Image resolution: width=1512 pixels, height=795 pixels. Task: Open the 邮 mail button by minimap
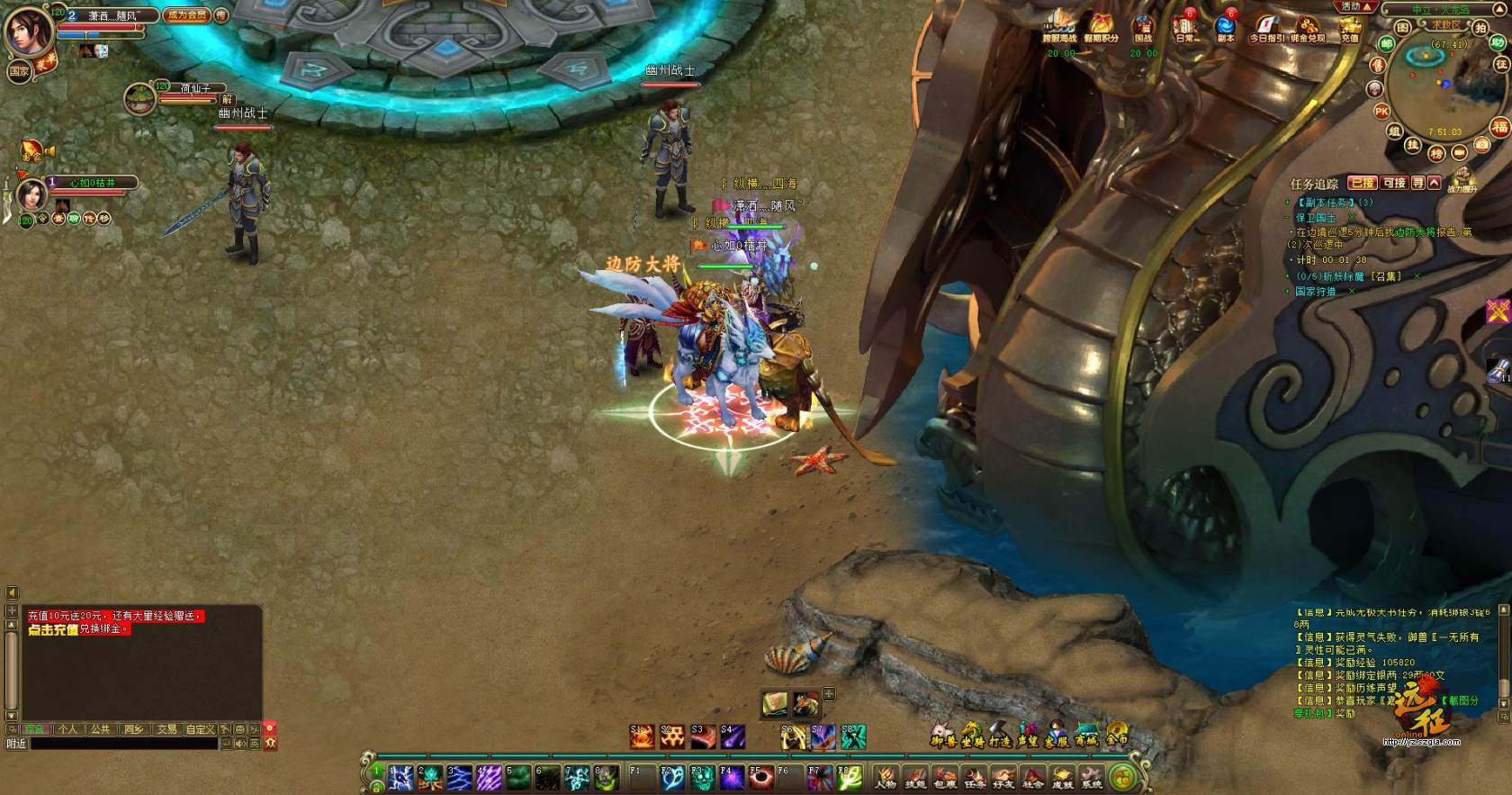click(x=1387, y=43)
